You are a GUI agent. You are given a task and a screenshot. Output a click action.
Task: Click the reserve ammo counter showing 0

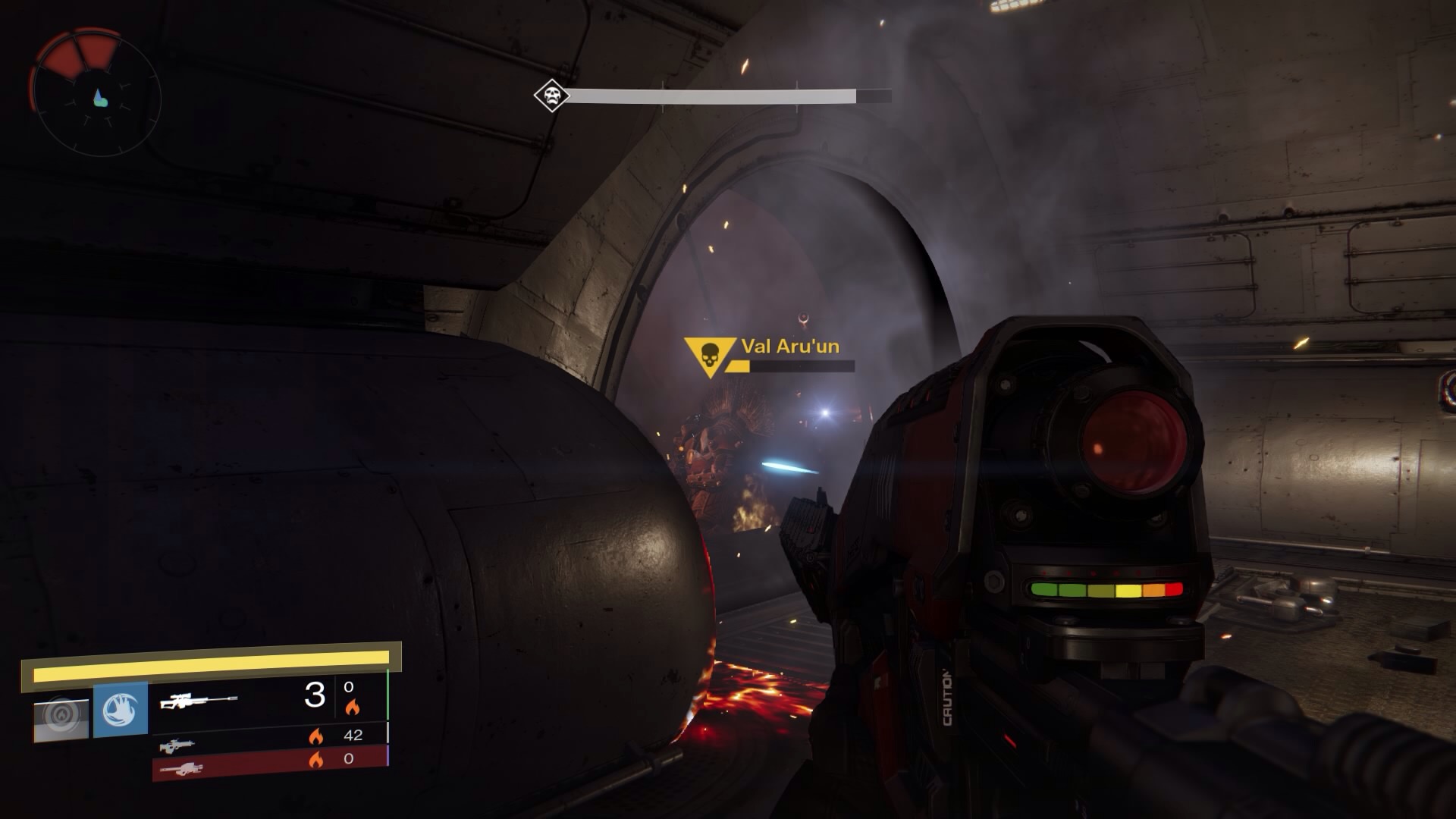pos(350,688)
